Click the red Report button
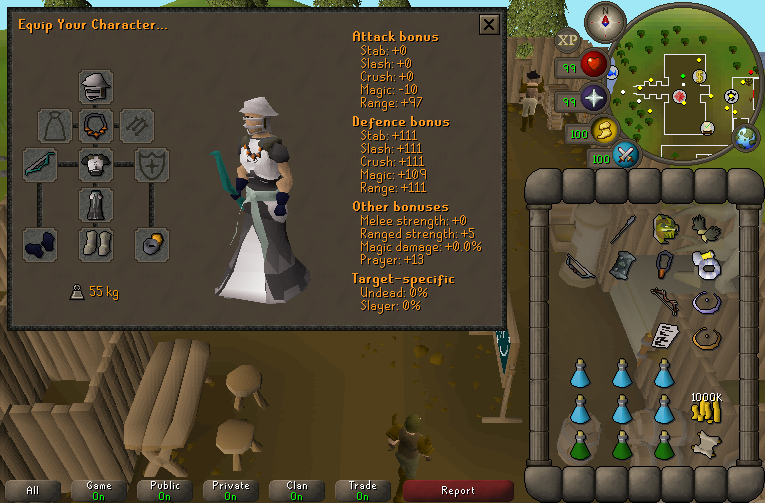The width and height of the screenshot is (765, 503). [x=458, y=490]
